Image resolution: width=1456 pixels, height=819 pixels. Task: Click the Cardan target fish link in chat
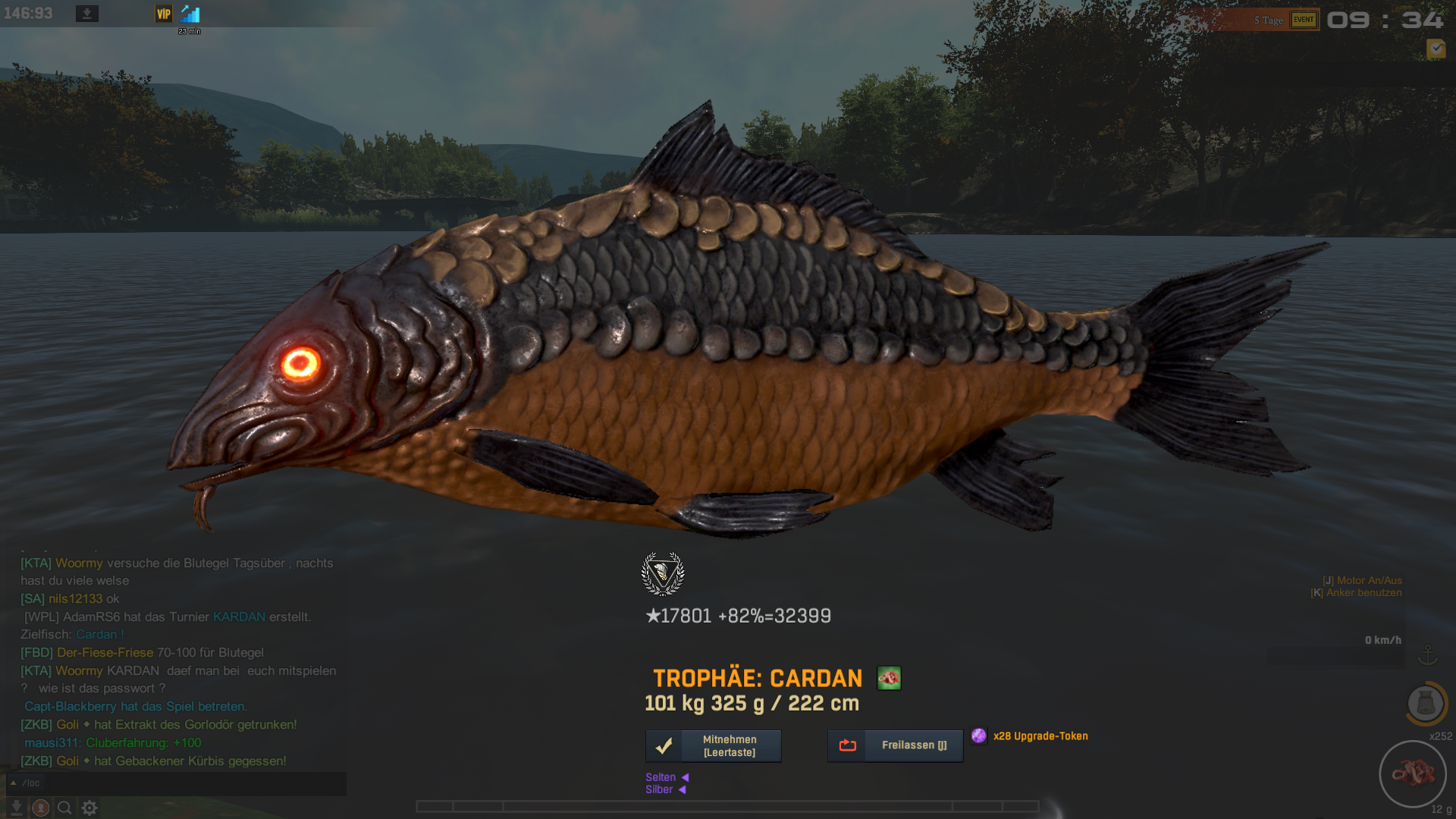[x=96, y=635]
